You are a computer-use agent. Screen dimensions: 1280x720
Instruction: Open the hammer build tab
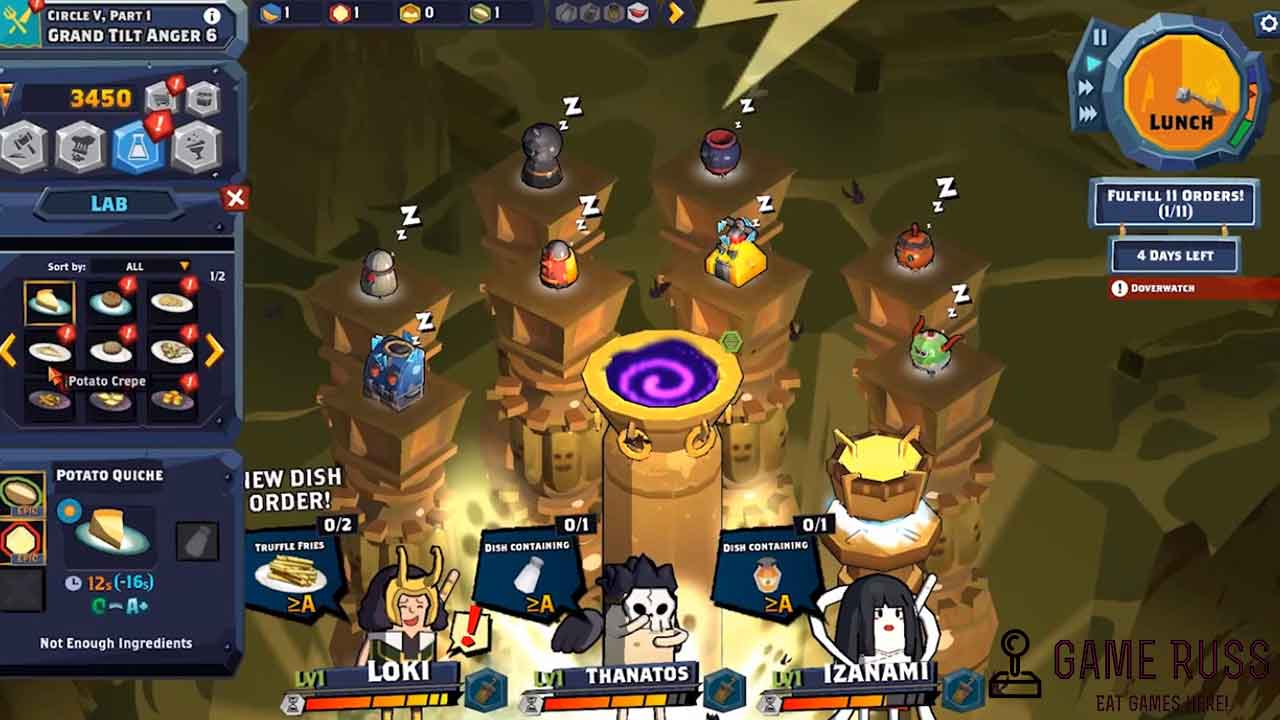pyautogui.click(x=24, y=148)
